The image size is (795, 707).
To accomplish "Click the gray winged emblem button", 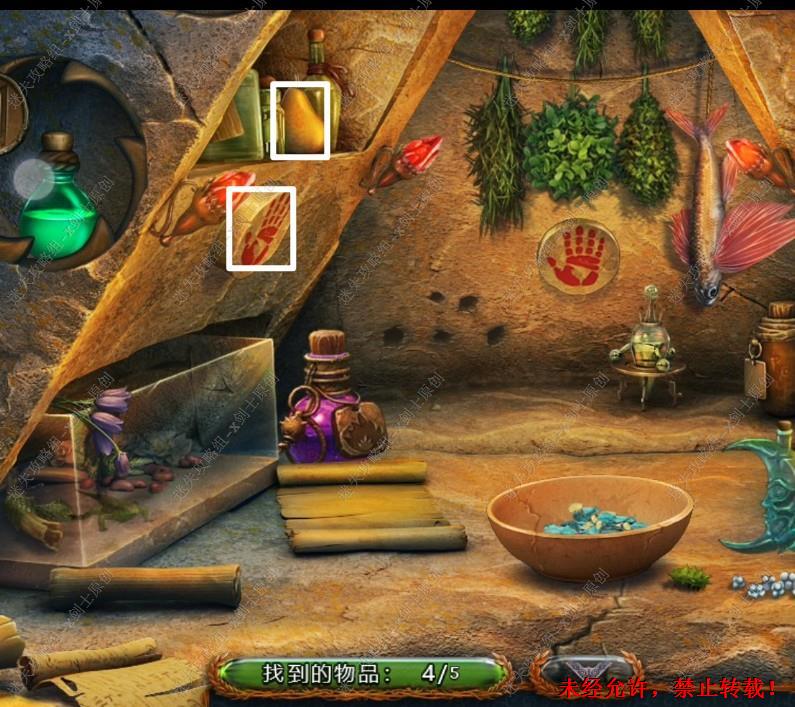I will pyautogui.click(x=583, y=670).
